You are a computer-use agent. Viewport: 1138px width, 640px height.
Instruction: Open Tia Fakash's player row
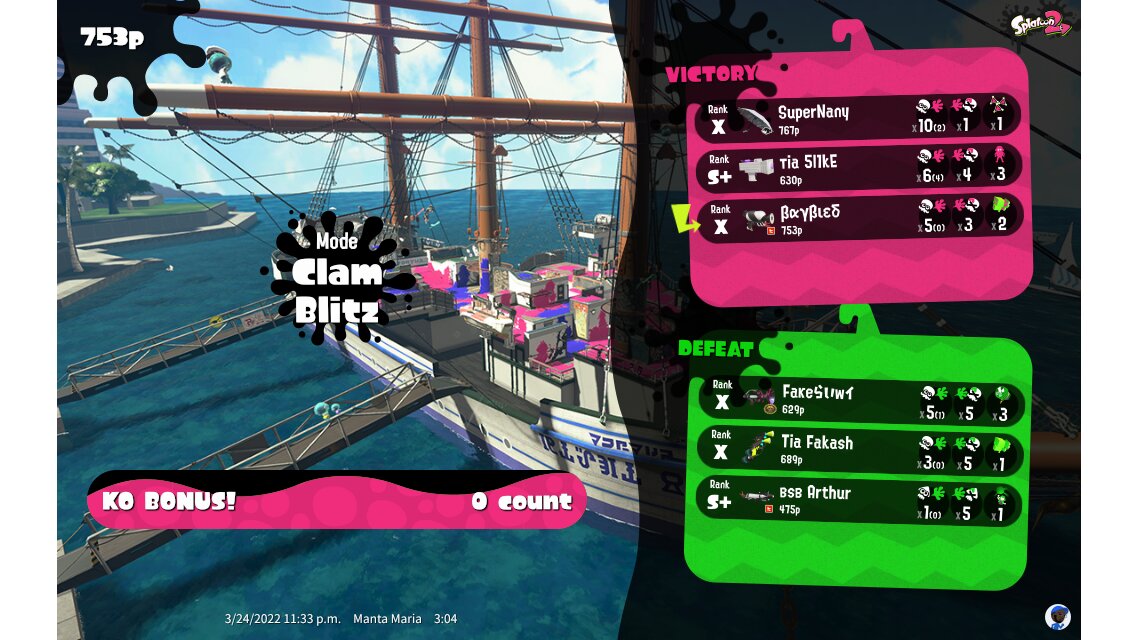(858, 450)
